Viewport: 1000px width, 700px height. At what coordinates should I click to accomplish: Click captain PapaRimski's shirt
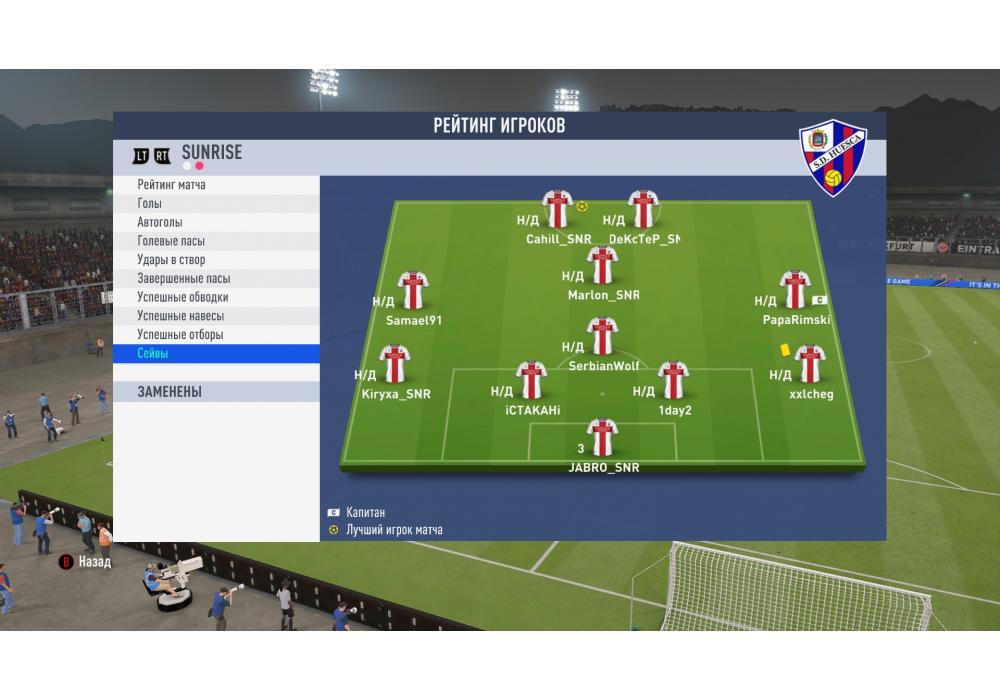point(795,290)
